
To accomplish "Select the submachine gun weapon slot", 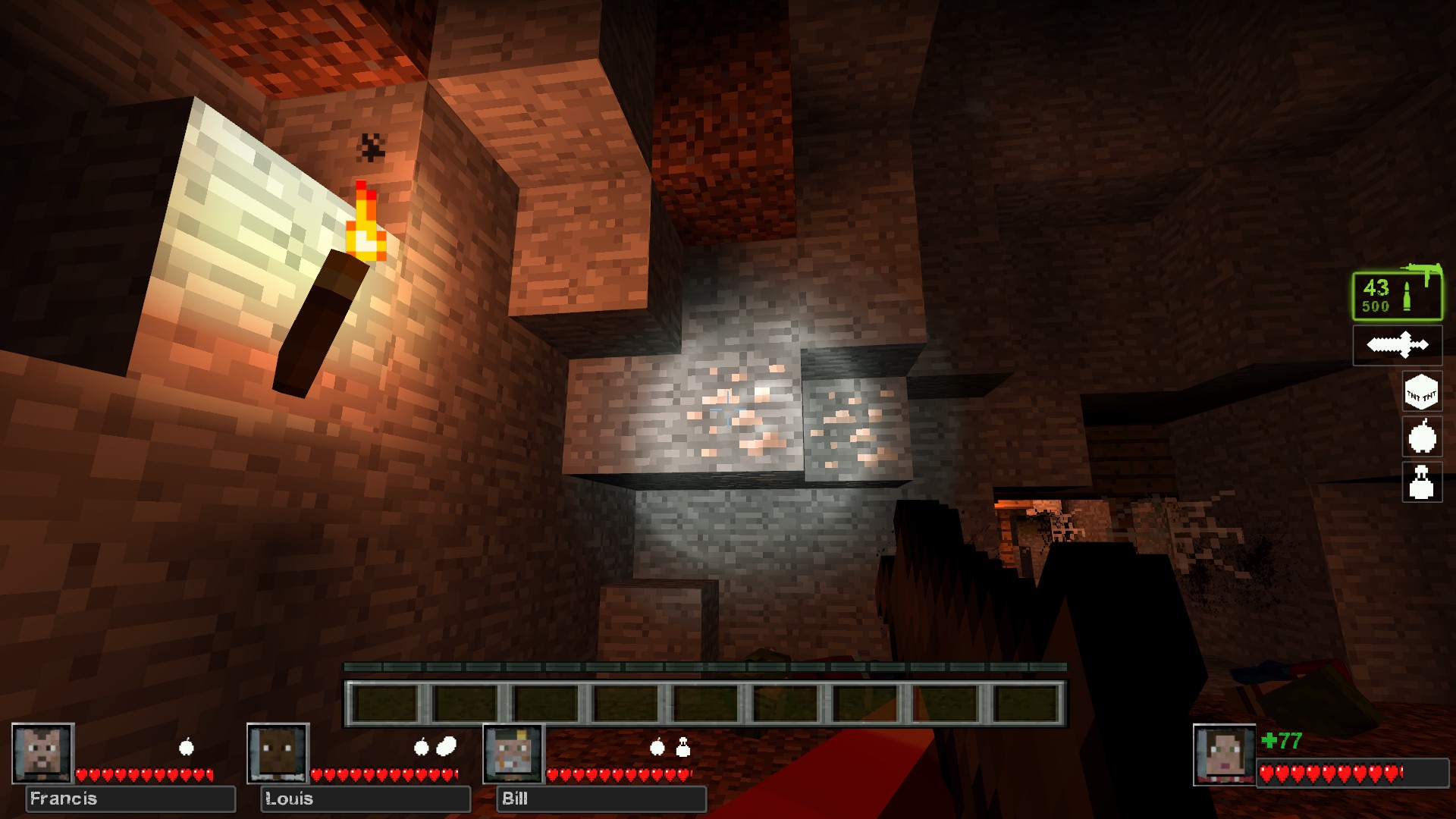I will click(x=1398, y=294).
